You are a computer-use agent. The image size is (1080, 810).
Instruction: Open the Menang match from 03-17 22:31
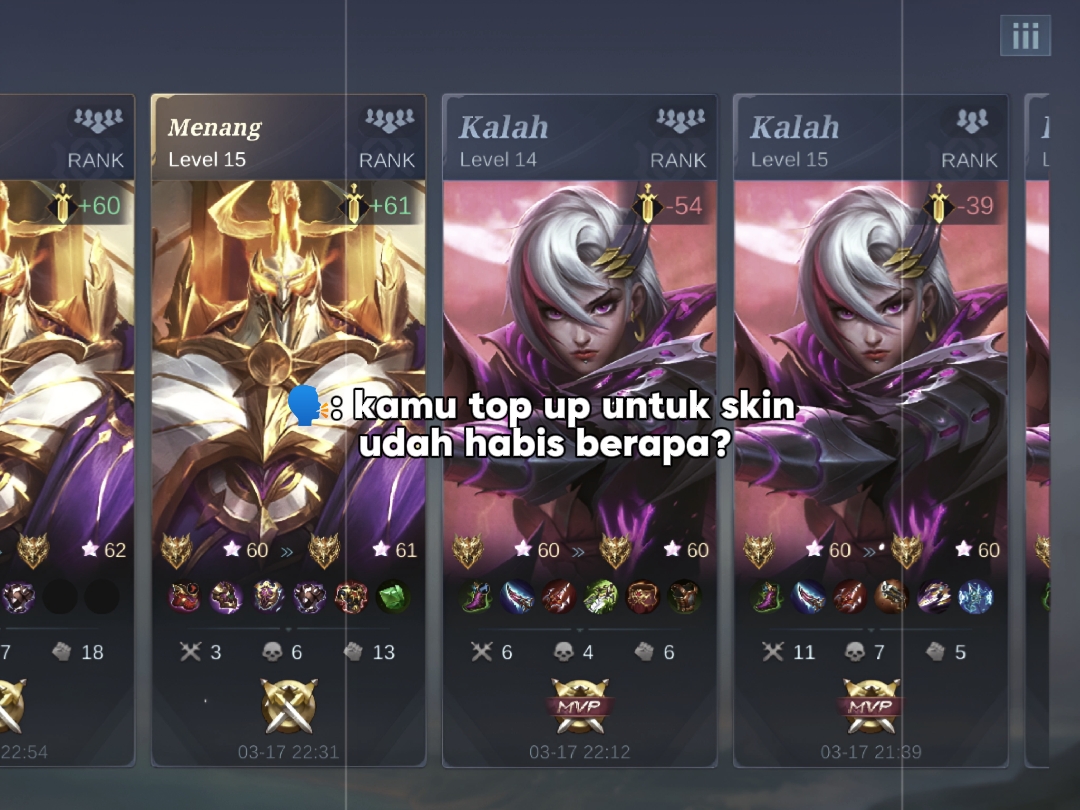coord(288,430)
